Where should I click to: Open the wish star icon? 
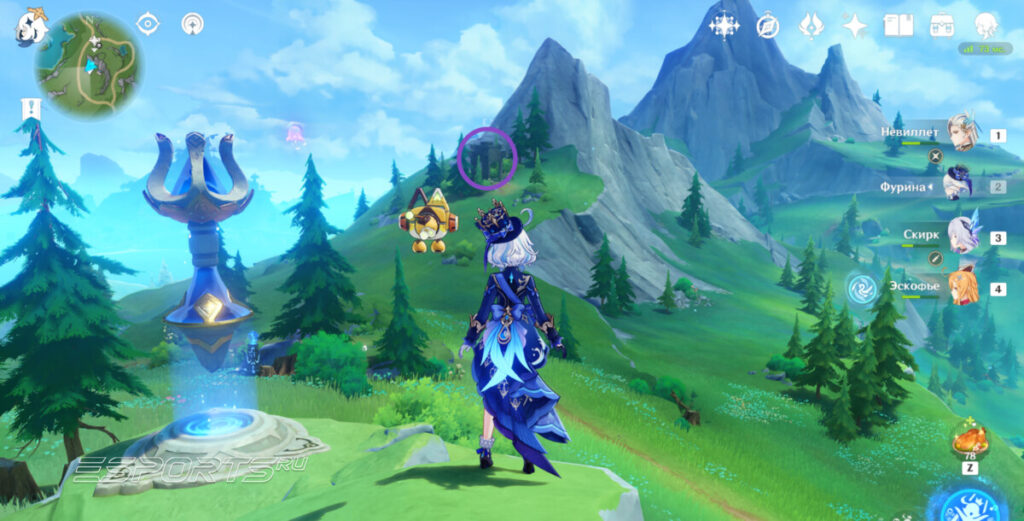855,26
